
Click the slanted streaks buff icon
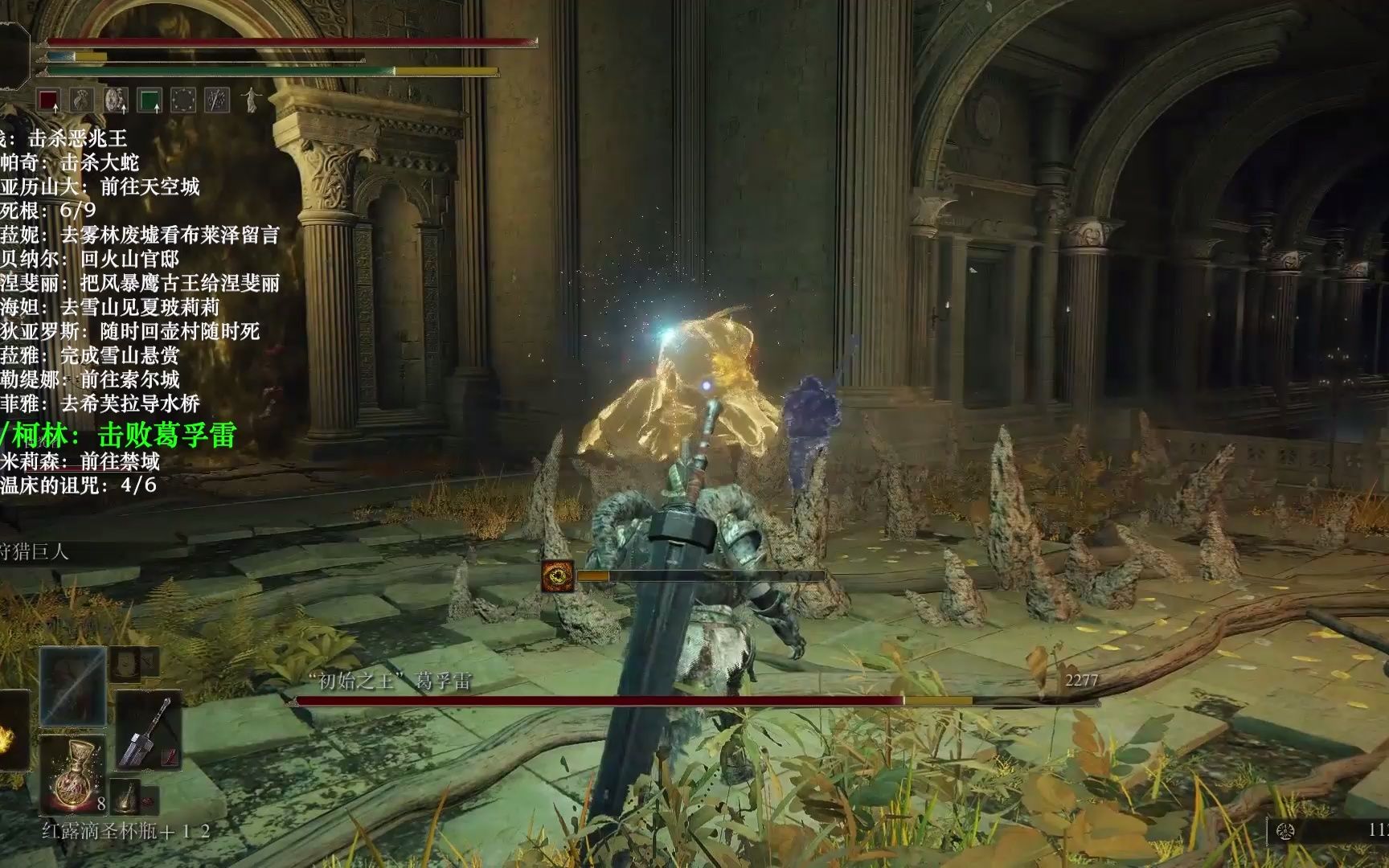217,100
